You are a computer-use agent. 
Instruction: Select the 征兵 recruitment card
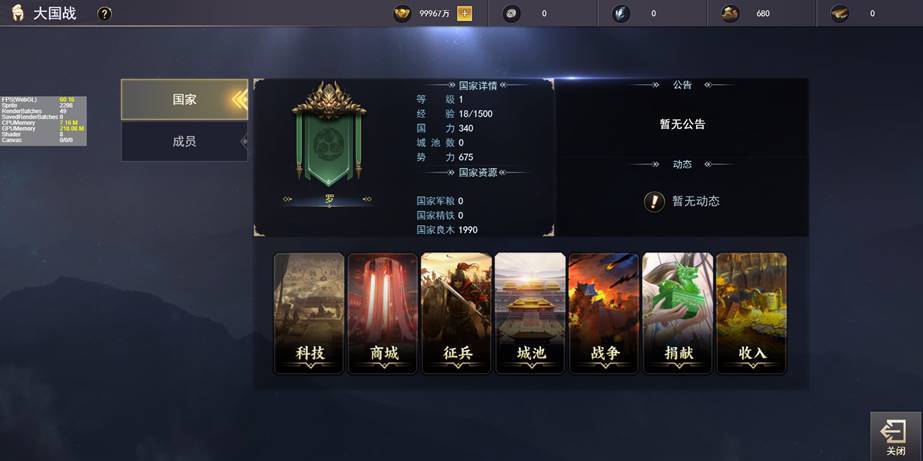click(x=457, y=313)
